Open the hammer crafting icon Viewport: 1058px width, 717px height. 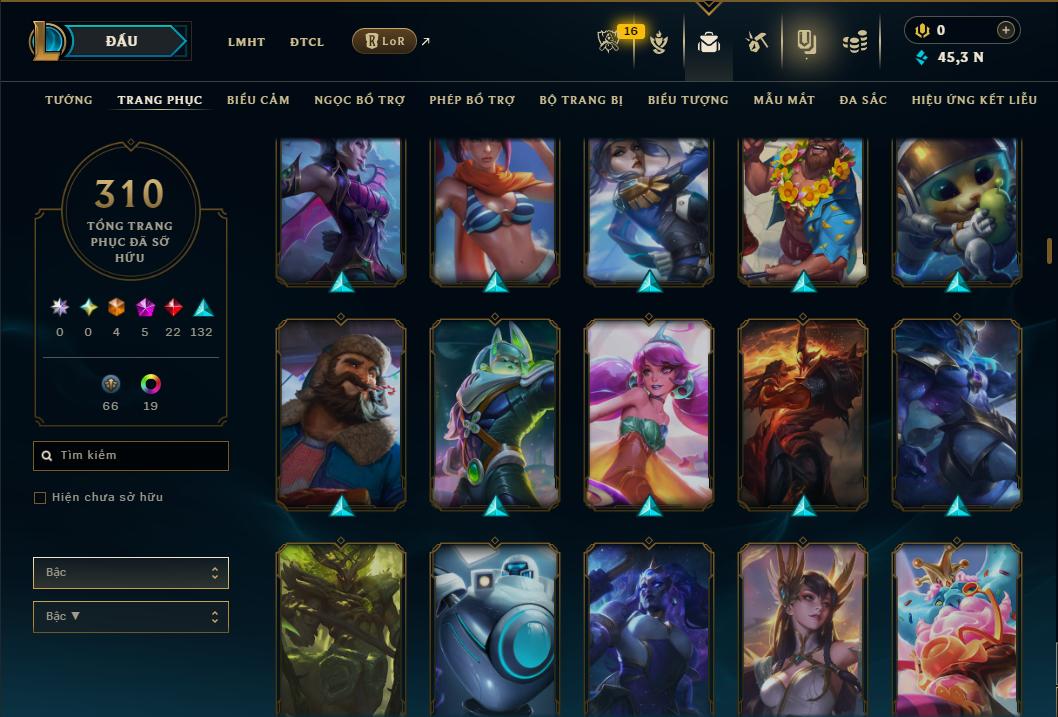pyautogui.click(x=756, y=42)
